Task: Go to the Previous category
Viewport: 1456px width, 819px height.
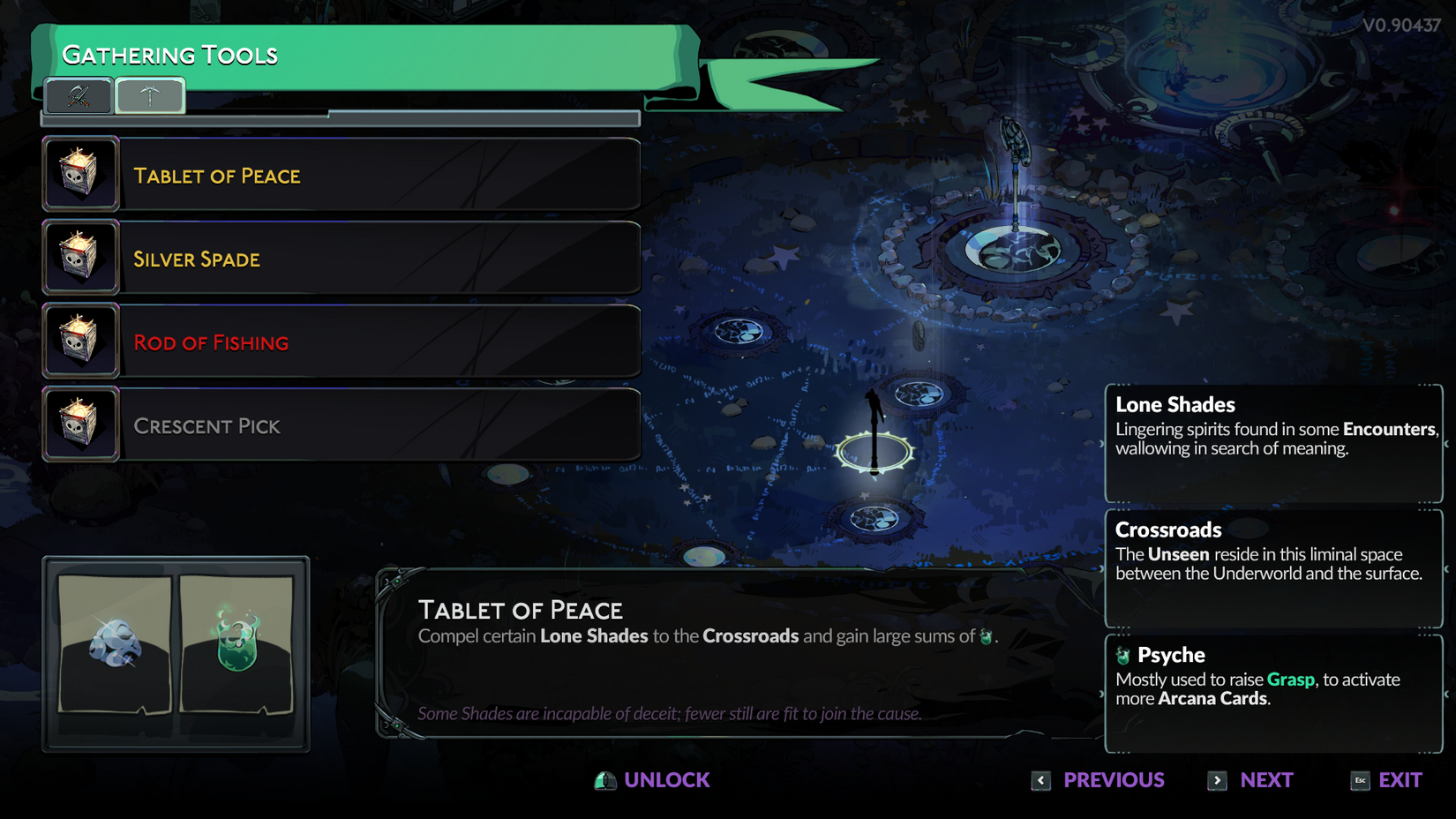Action: [1099, 780]
